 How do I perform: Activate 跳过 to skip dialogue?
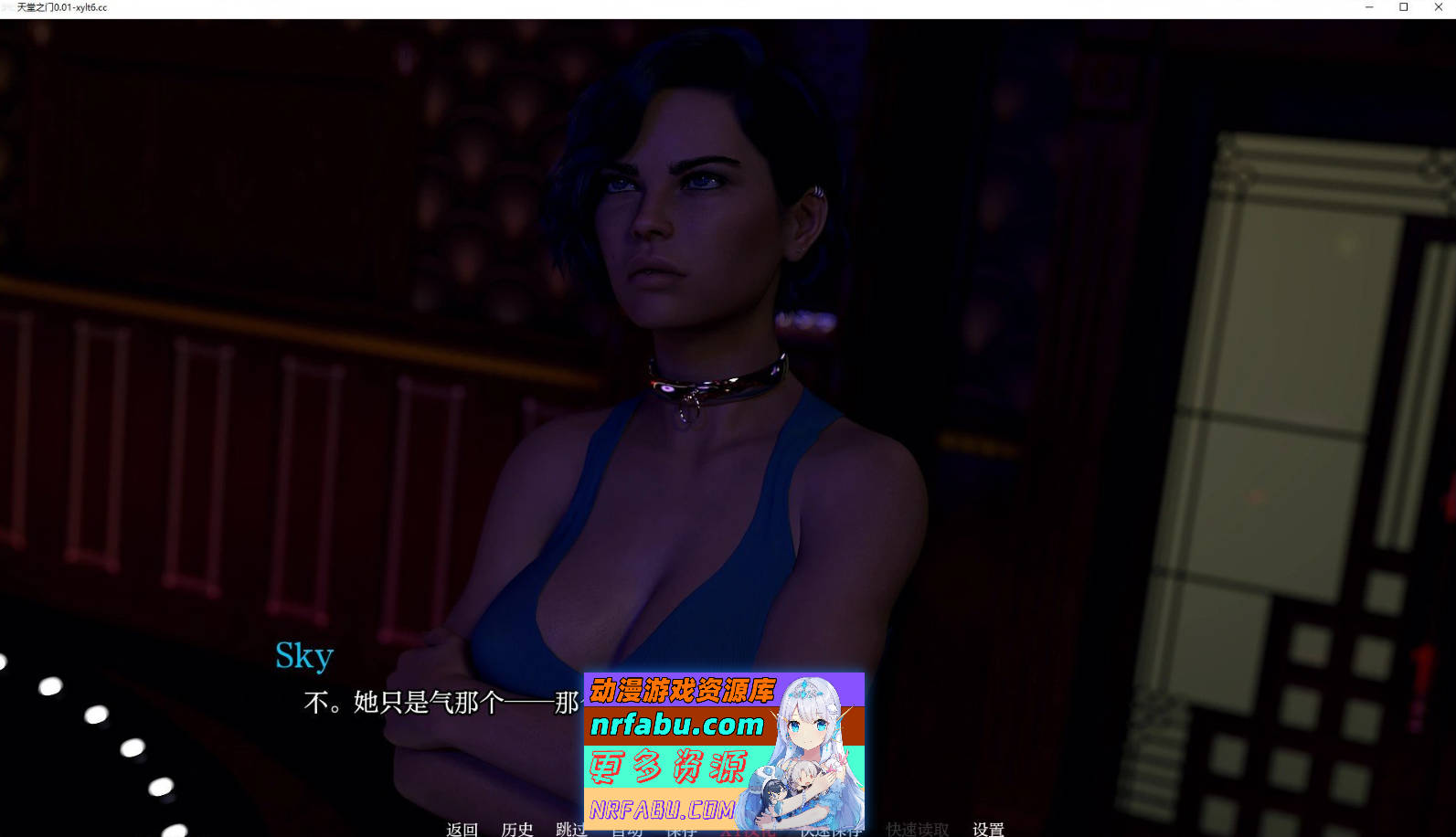point(570,830)
